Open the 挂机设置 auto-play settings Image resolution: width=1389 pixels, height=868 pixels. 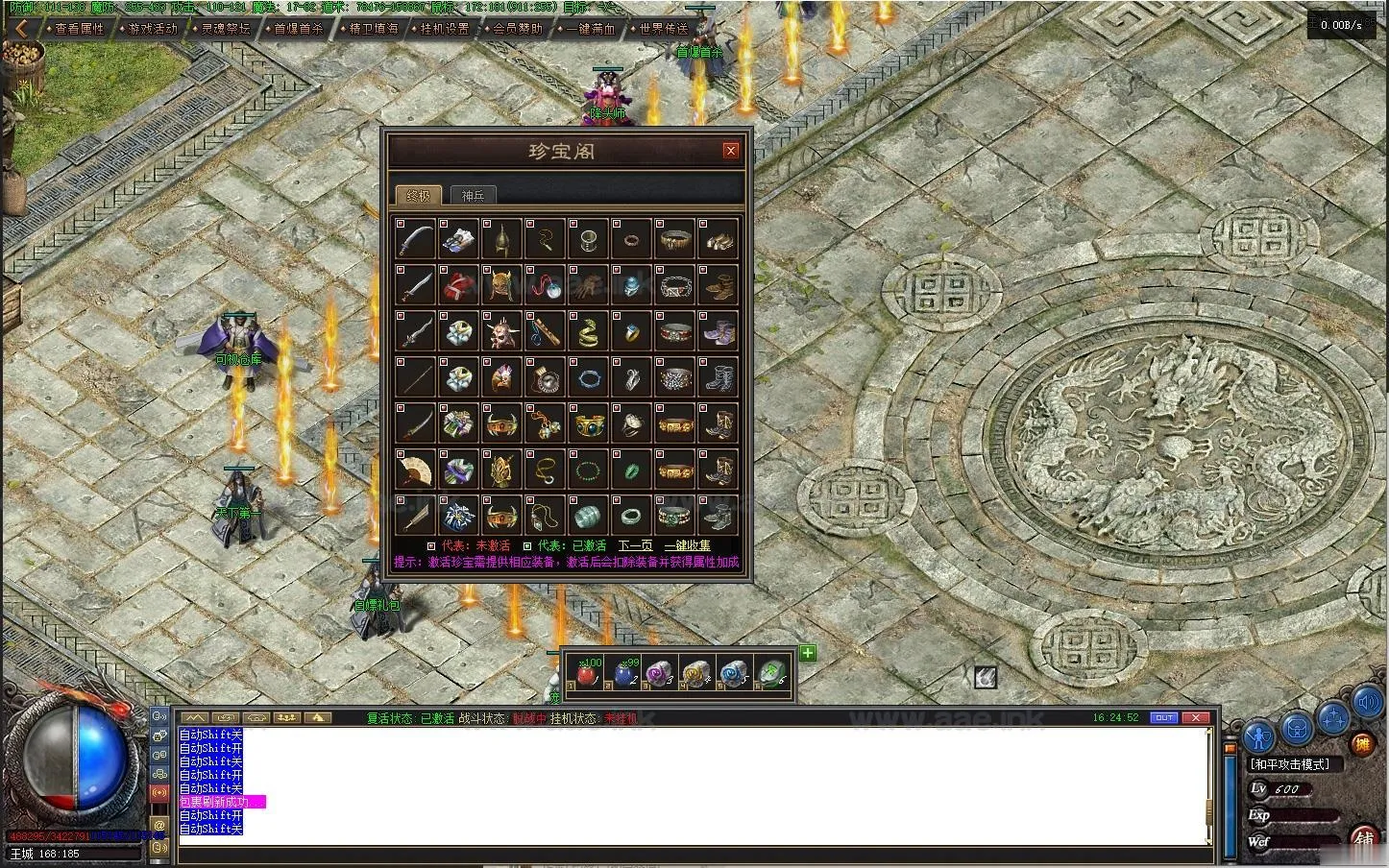(x=445, y=29)
